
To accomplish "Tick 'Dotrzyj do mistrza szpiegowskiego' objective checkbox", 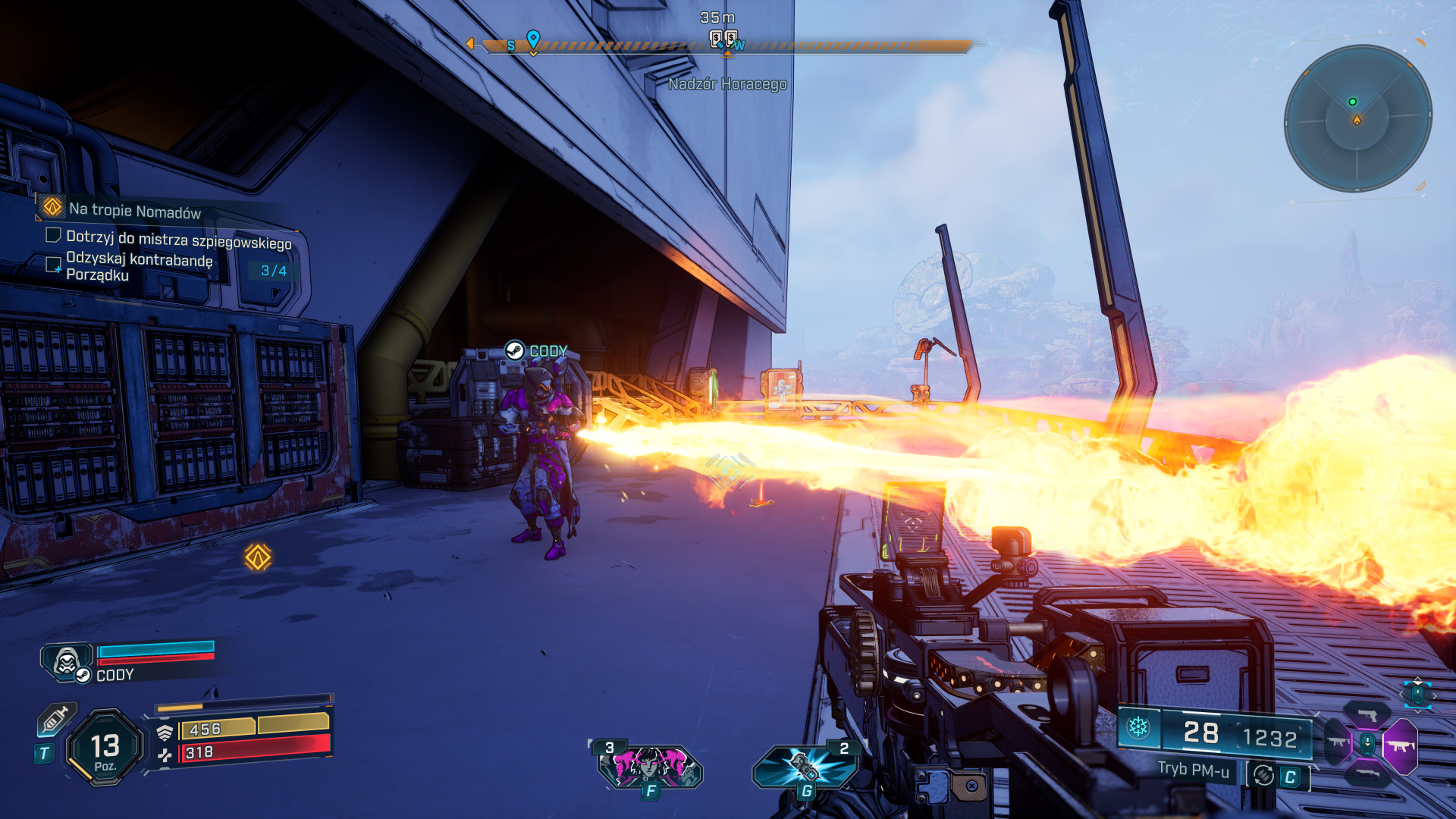I will point(53,235).
